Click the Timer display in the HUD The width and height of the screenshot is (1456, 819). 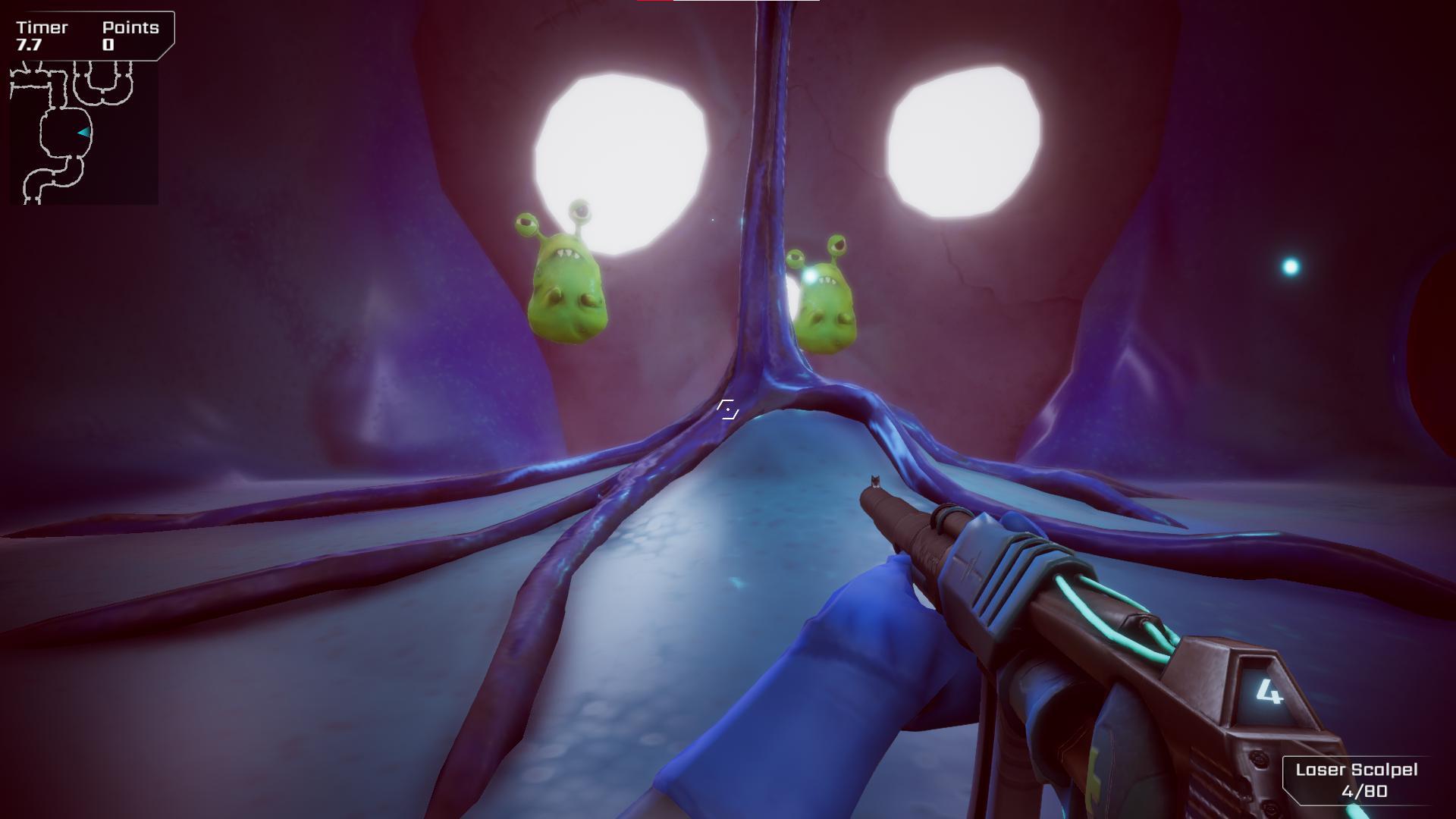click(36, 36)
